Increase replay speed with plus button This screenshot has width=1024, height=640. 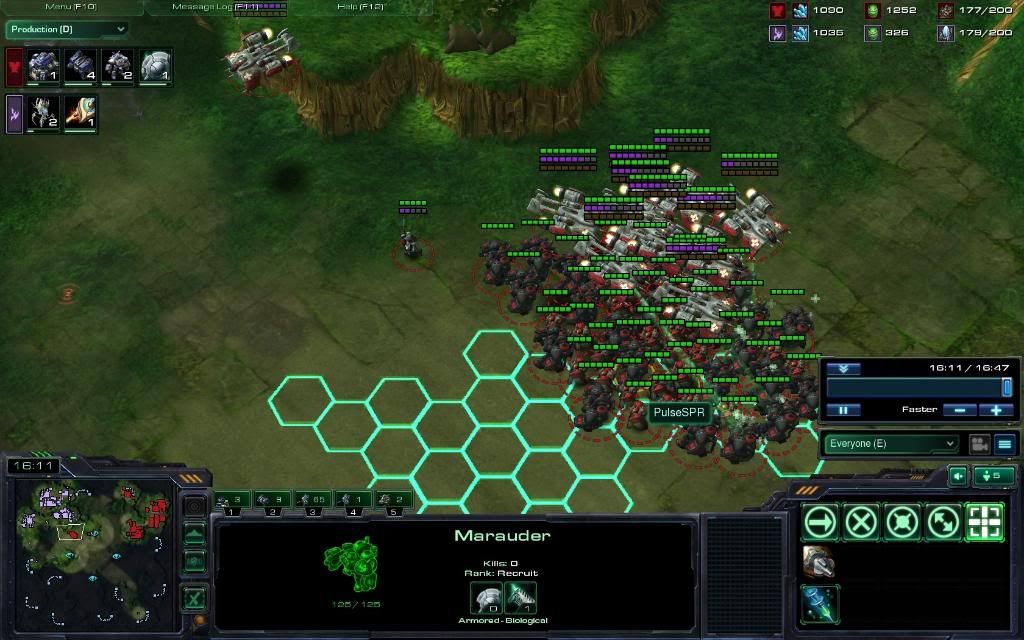pyautogui.click(x=996, y=410)
